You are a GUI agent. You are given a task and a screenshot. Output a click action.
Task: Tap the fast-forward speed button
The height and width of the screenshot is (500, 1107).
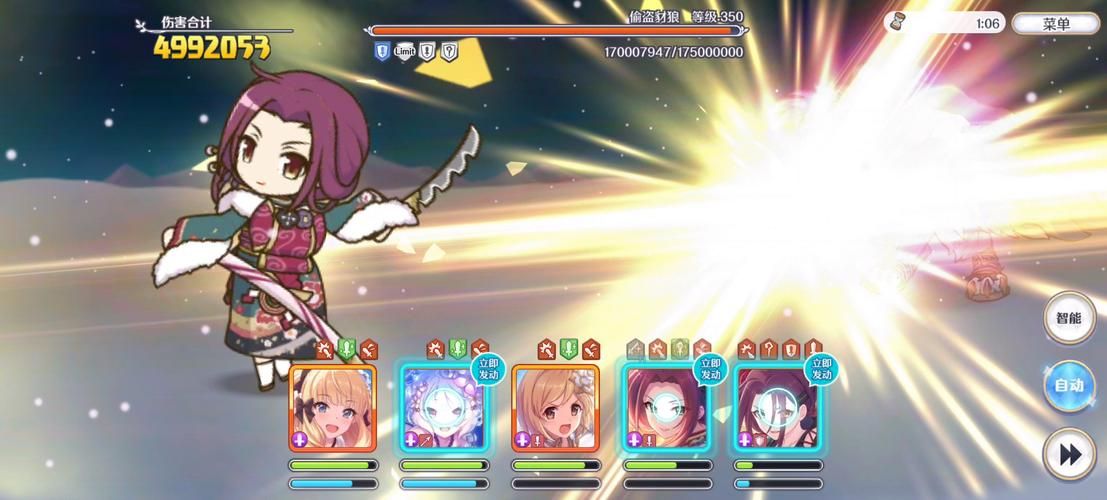pyautogui.click(x=1069, y=455)
